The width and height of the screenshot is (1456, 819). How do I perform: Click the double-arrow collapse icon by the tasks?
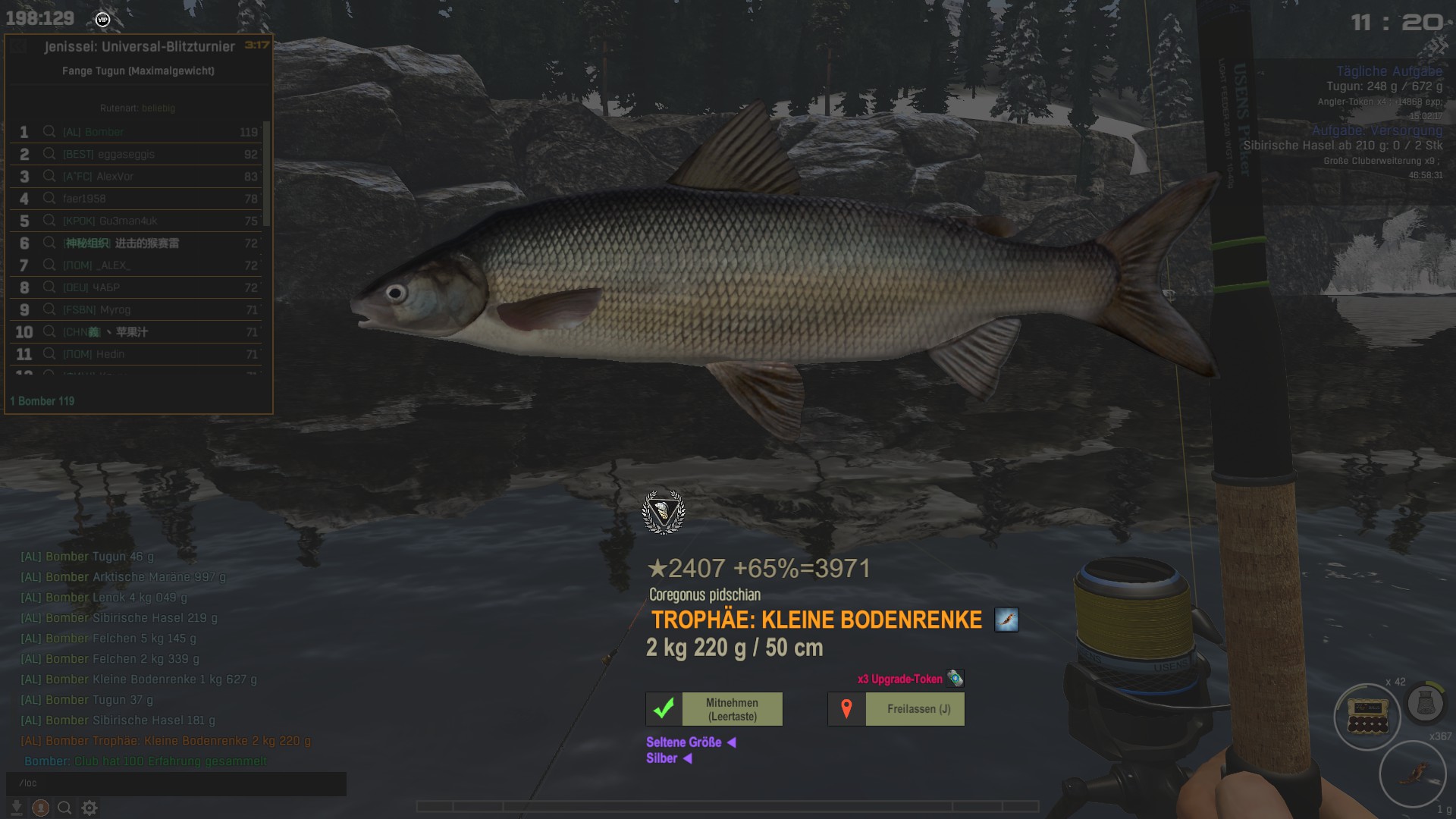pyautogui.click(x=1436, y=47)
